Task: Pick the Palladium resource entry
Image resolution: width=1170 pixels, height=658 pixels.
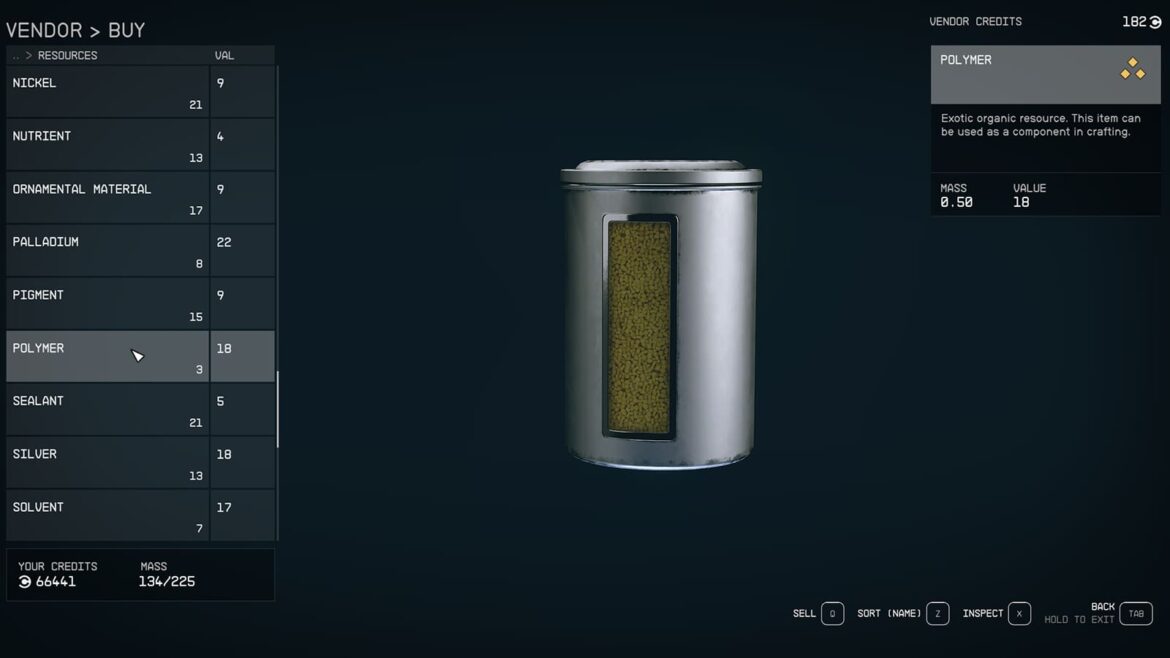Action: (x=107, y=251)
